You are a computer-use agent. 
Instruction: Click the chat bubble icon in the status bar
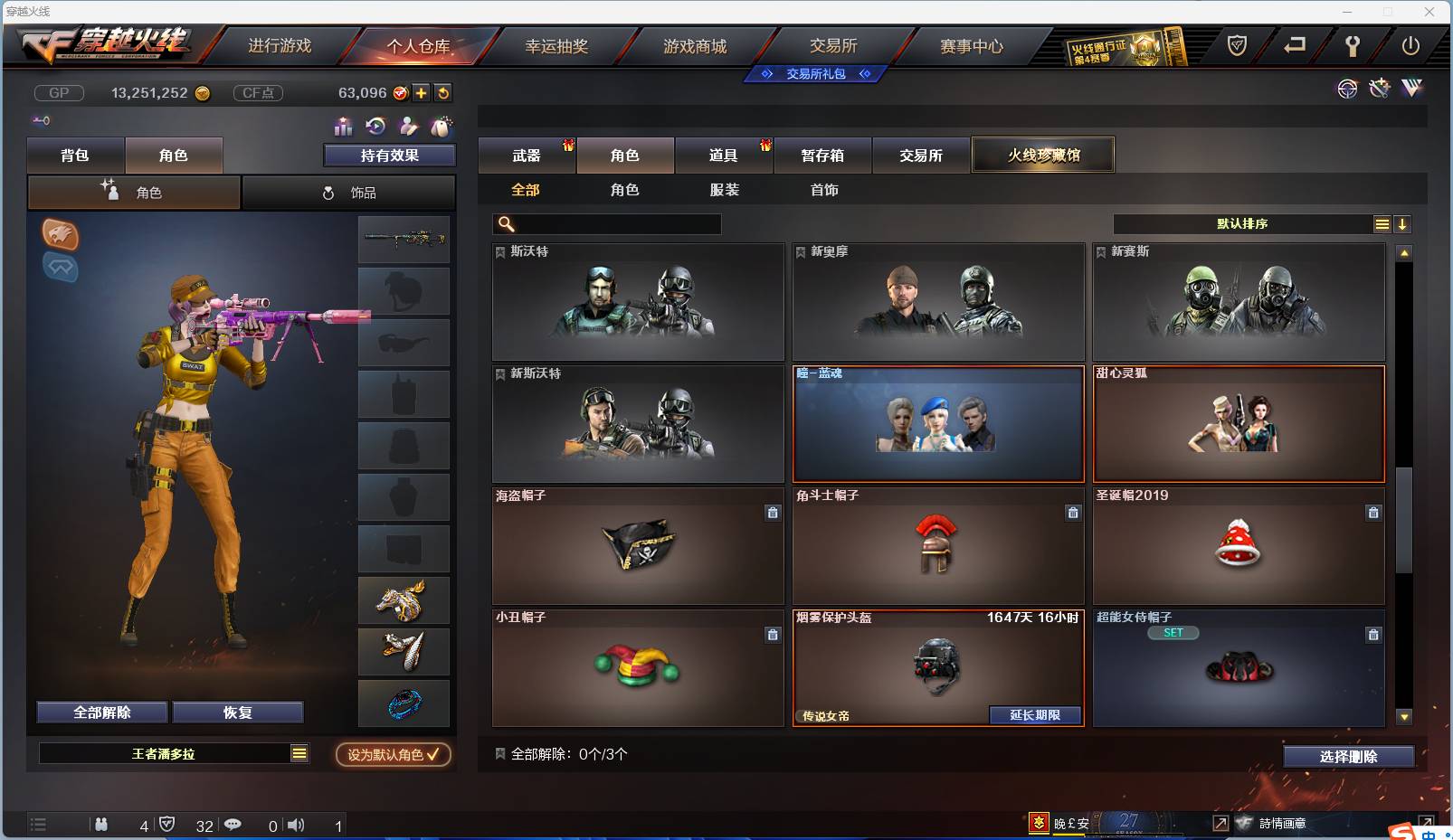tap(233, 825)
